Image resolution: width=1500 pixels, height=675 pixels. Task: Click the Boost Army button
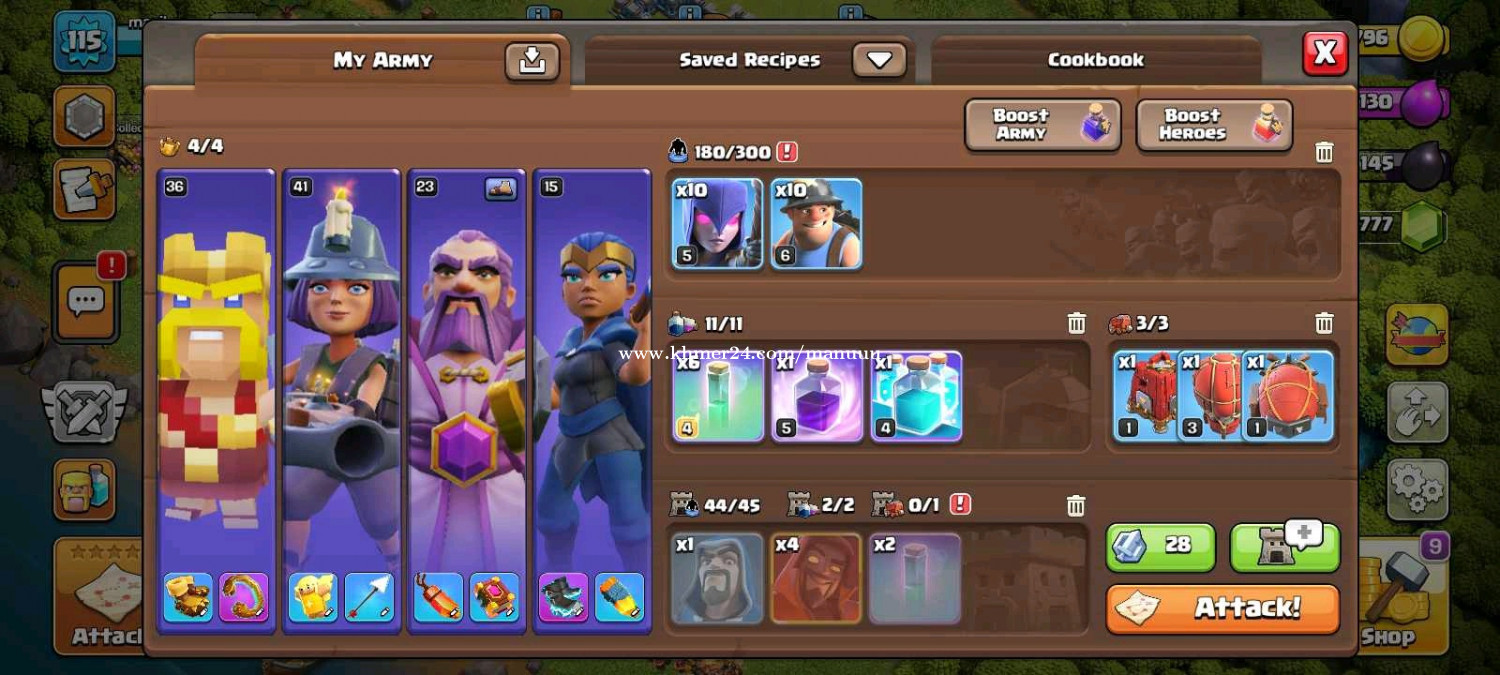point(1042,125)
